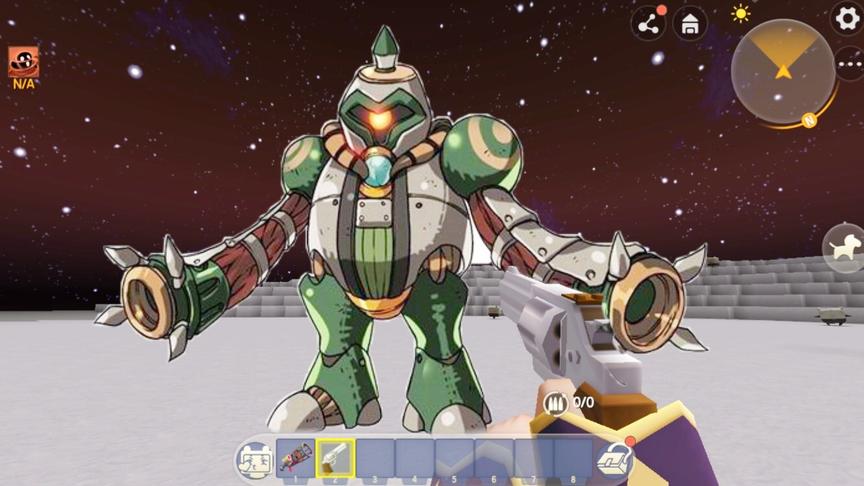The image size is (864, 486).
Task: Select the red launcher weapon in slot 1
Action: point(295,458)
